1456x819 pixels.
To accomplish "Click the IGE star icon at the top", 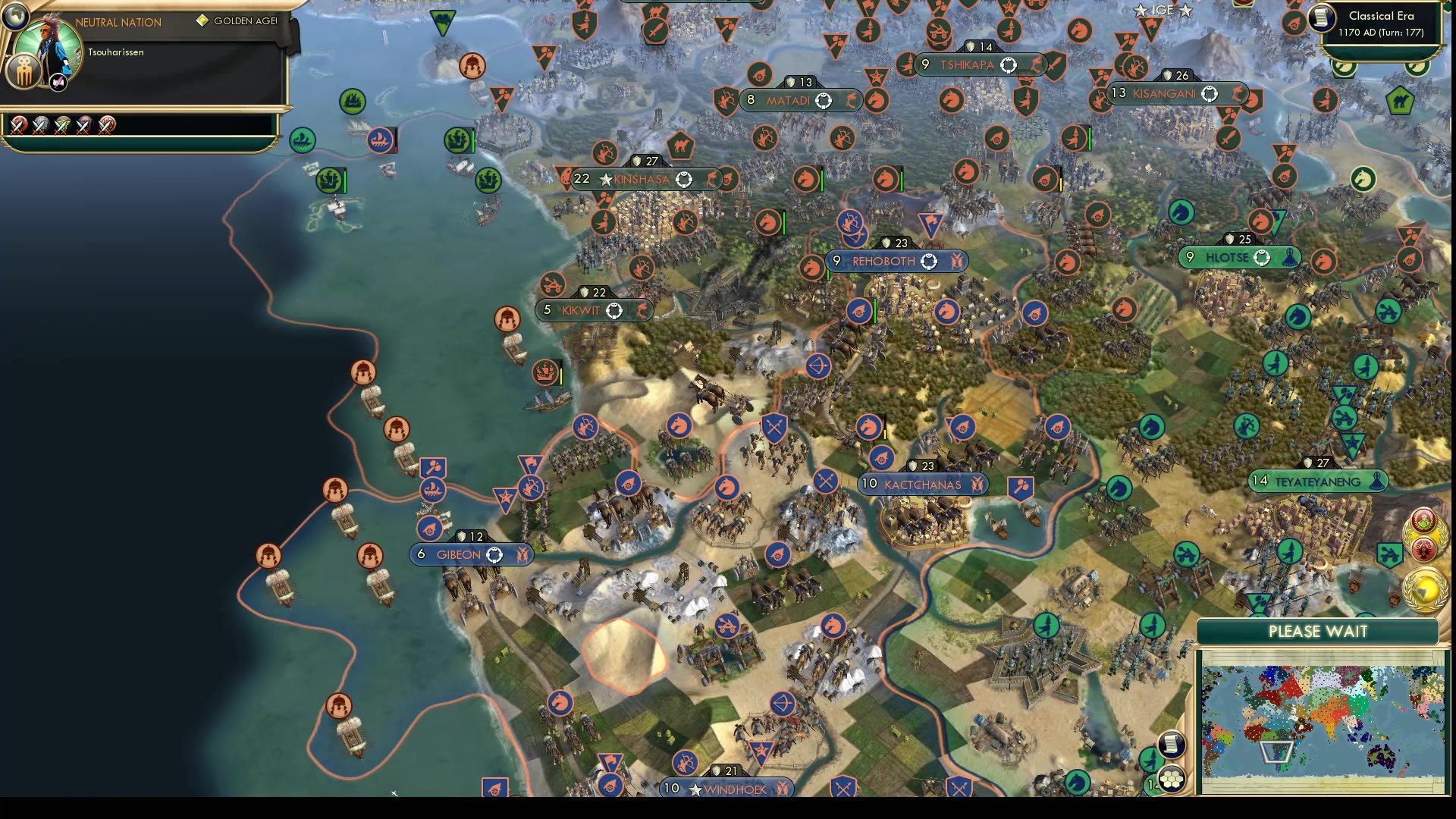I will click(1140, 10).
